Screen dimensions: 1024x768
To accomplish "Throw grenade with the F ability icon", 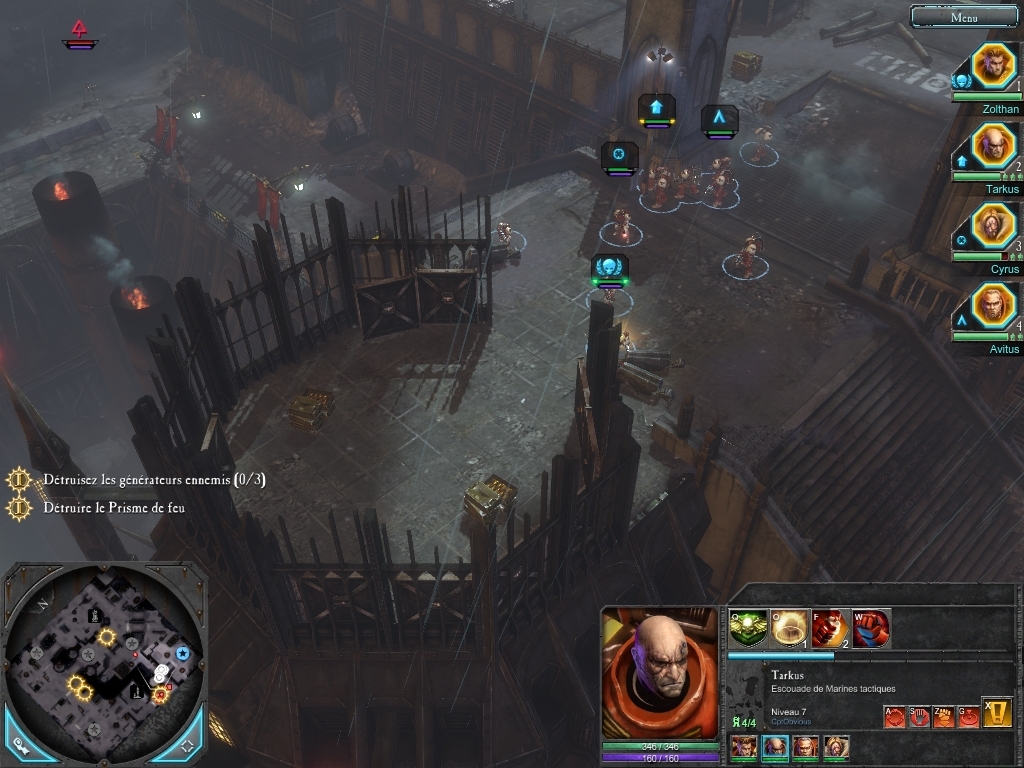I will [x=830, y=628].
